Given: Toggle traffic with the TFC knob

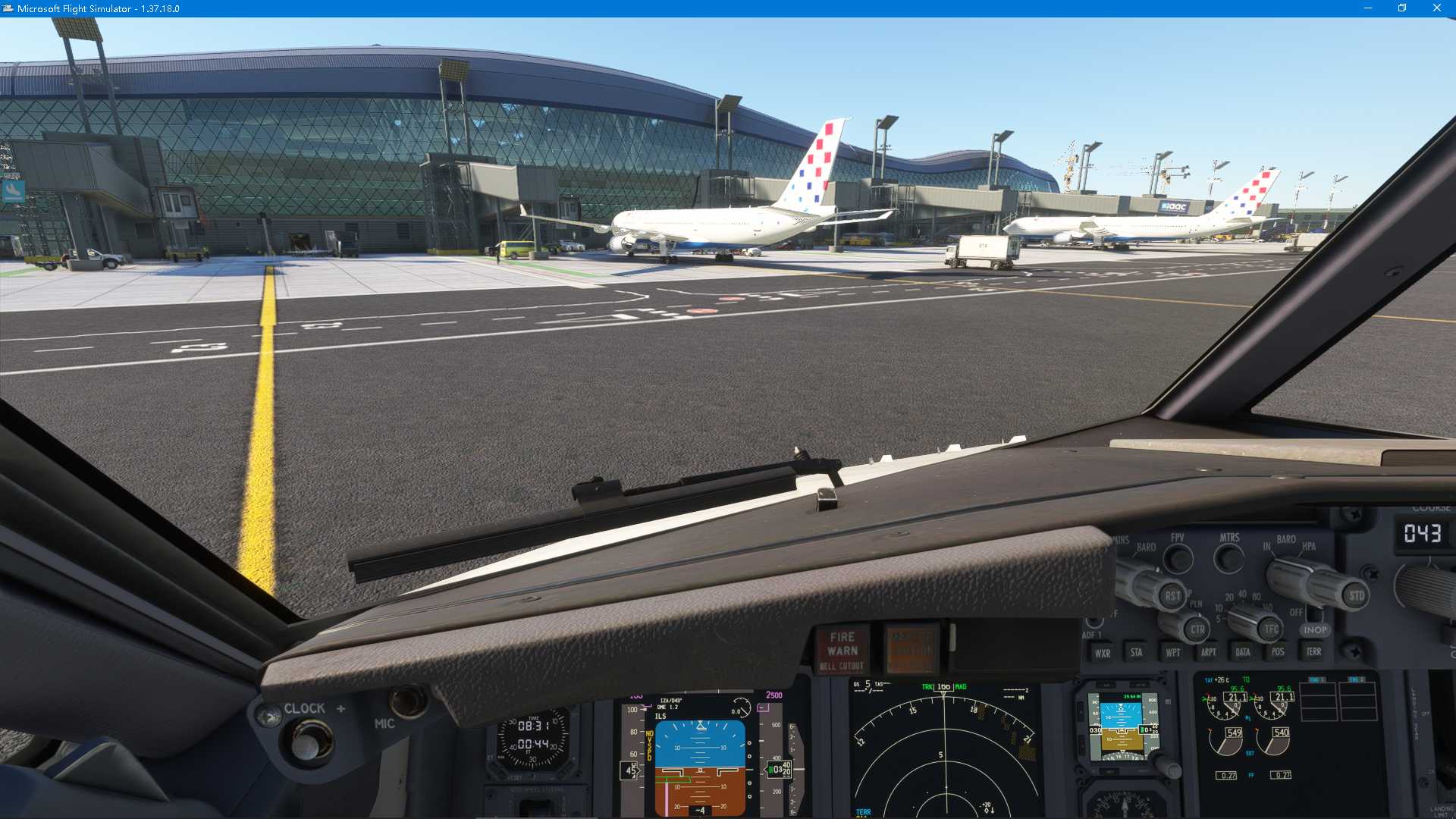Looking at the screenshot, I should (x=1271, y=629).
